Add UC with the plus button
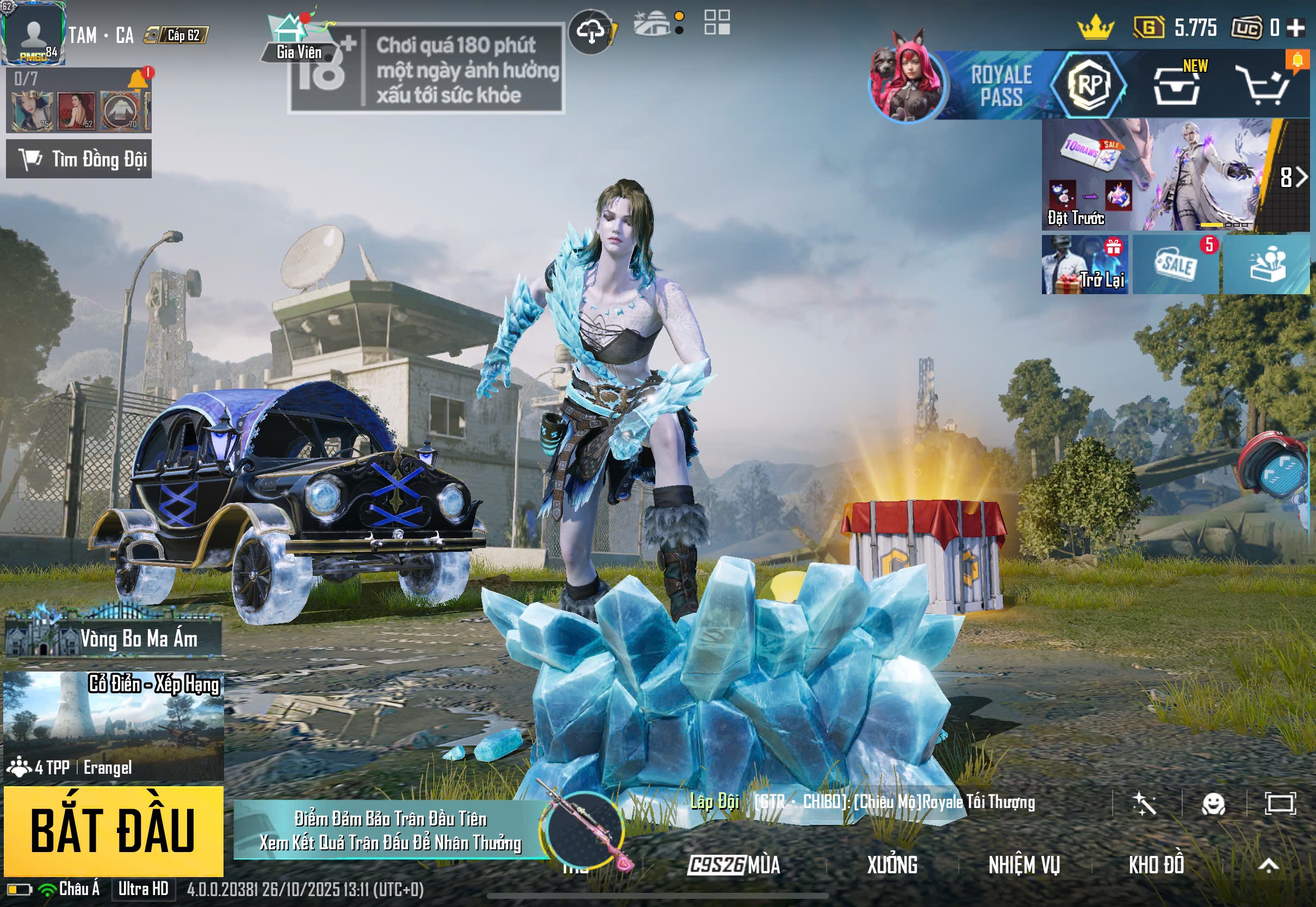Viewport: 1316px width, 907px height. tap(1295, 27)
